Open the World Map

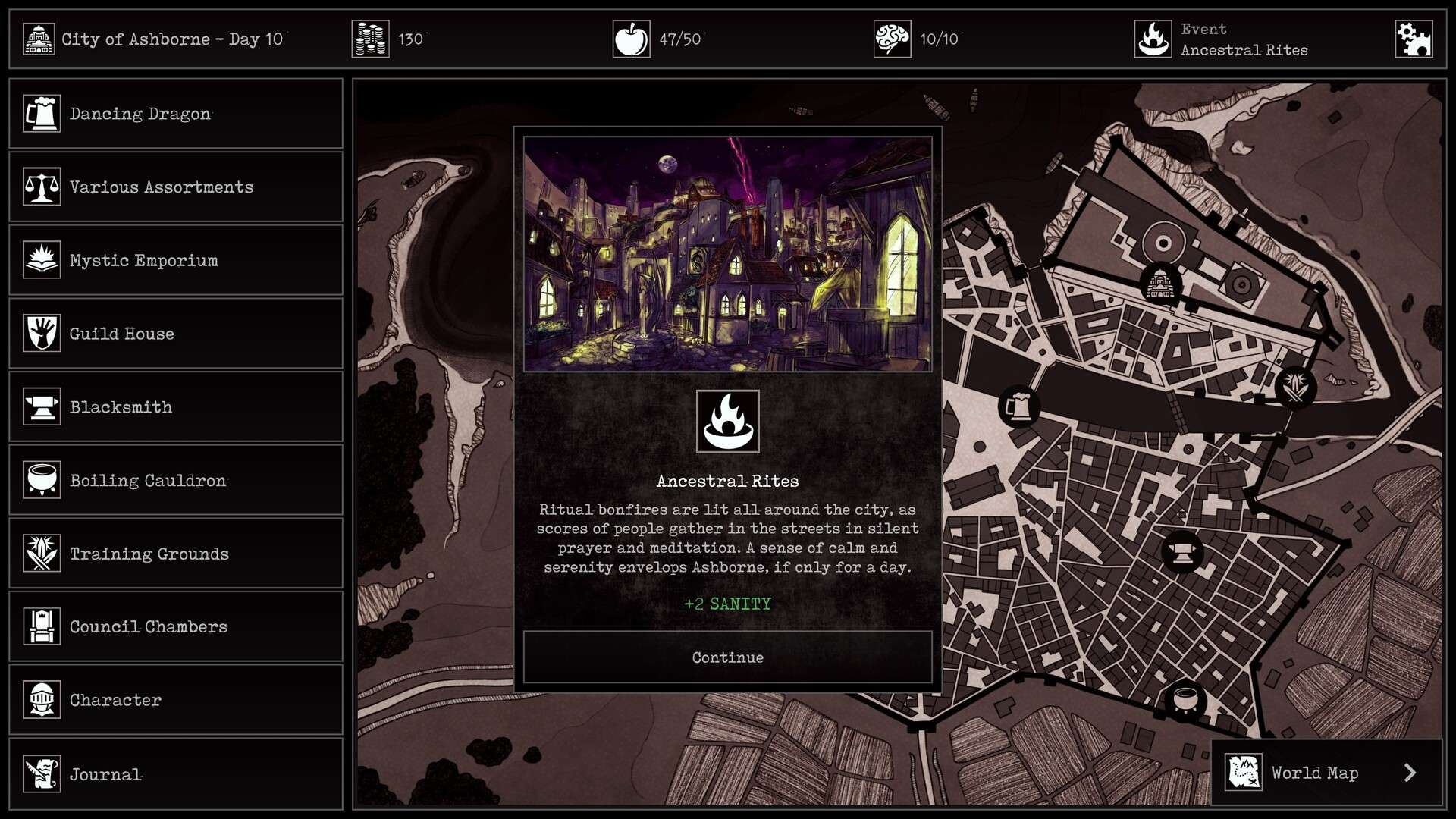click(1327, 773)
